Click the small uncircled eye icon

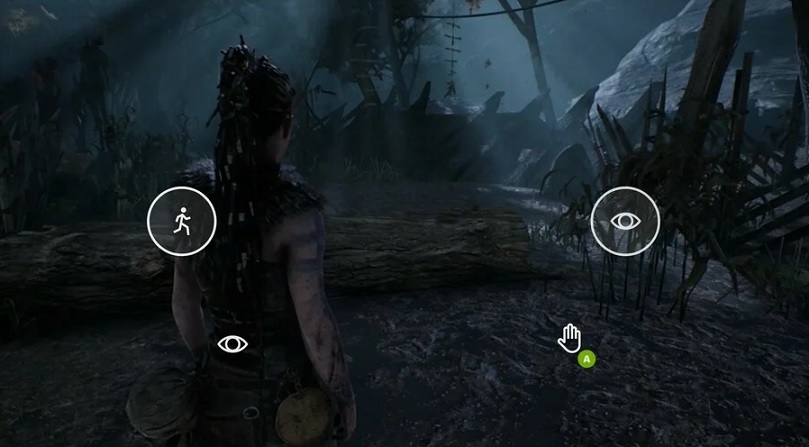pyautogui.click(x=232, y=344)
